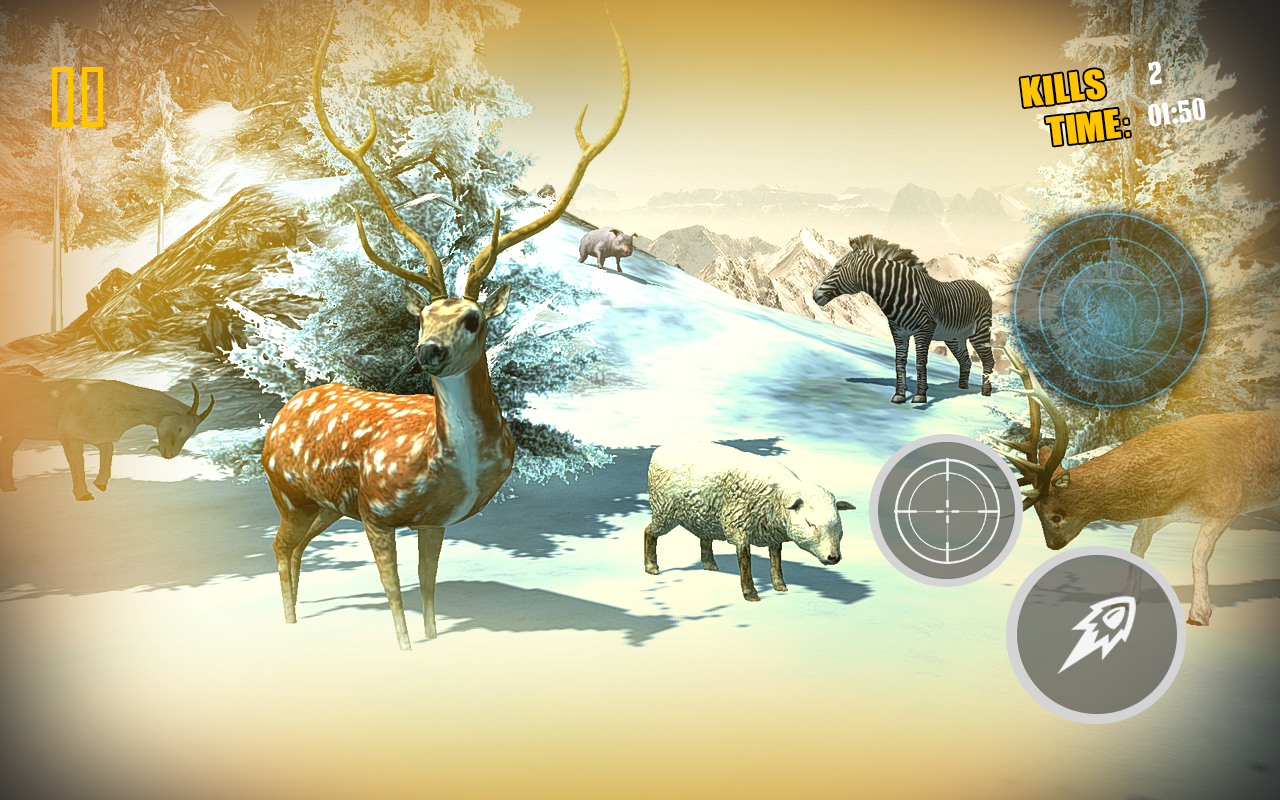Viewport: 1280px width, 800px height.
Task: Open the blue sniper scope overlay
Action: [1113, 310]
